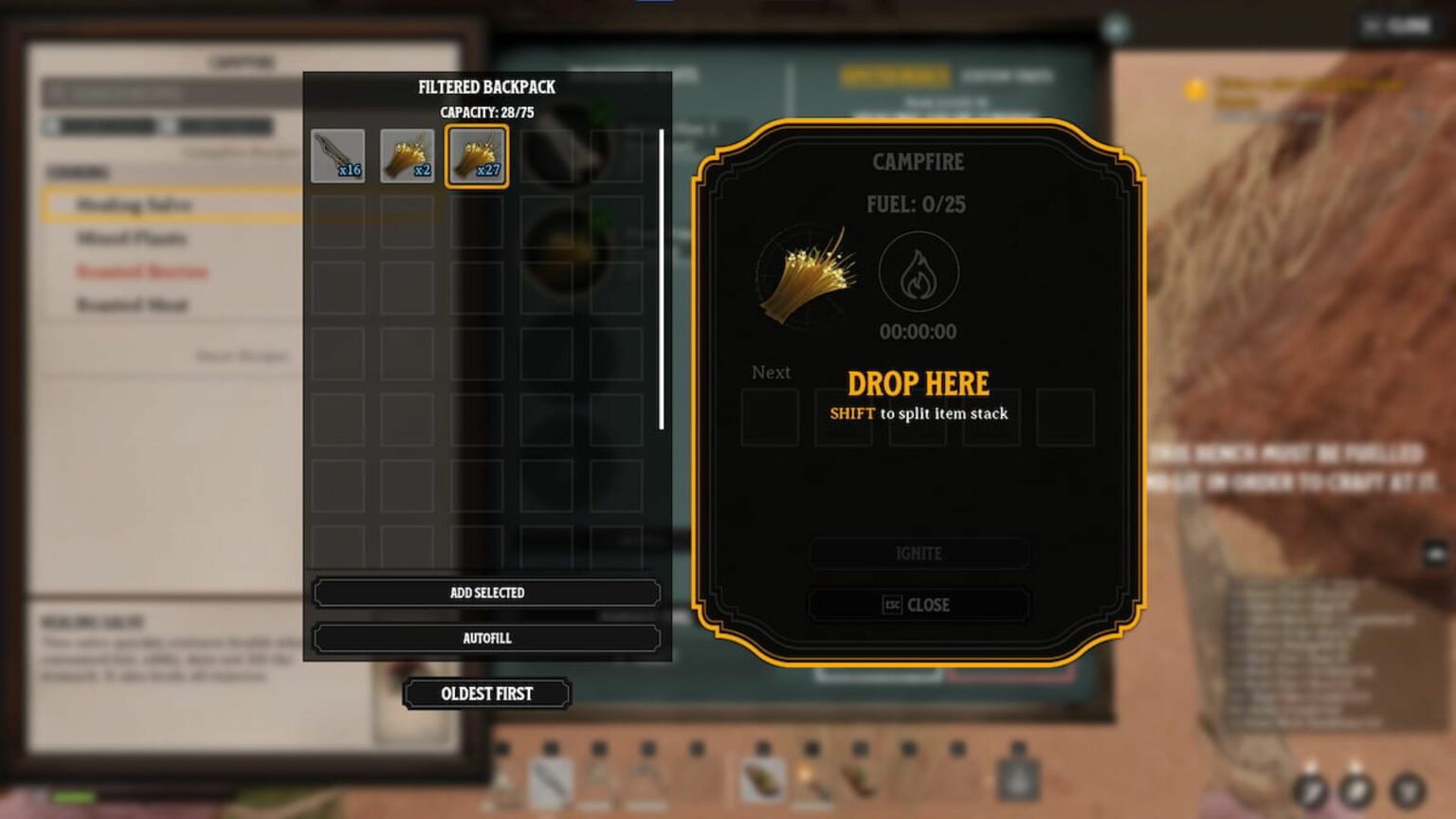This screenshot has width=1456, height=819.
Task: Toggle OLDEST FIRST sorting order
Action: coord(489,693)
